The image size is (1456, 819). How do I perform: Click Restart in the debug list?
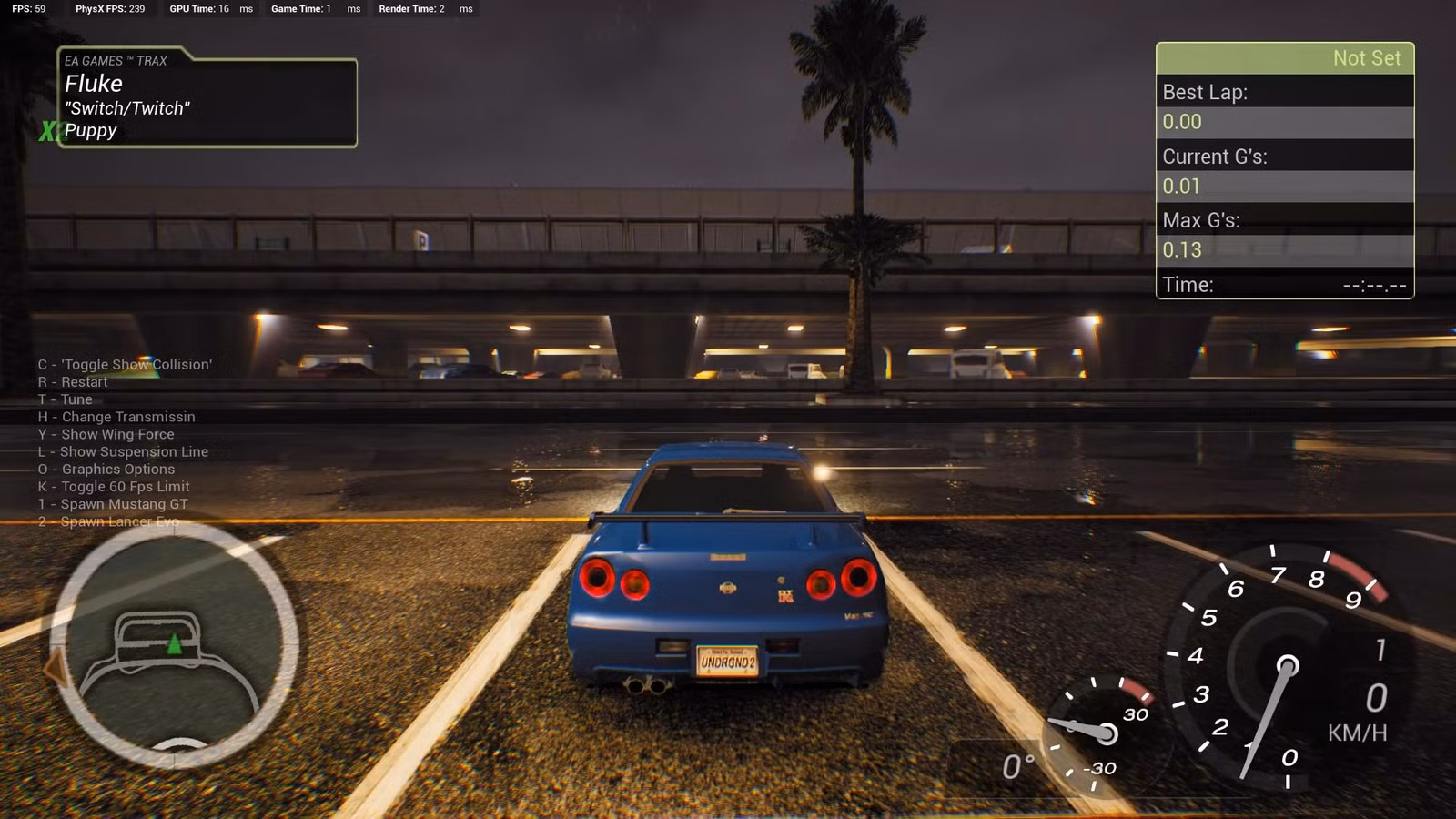click(73, 381)
